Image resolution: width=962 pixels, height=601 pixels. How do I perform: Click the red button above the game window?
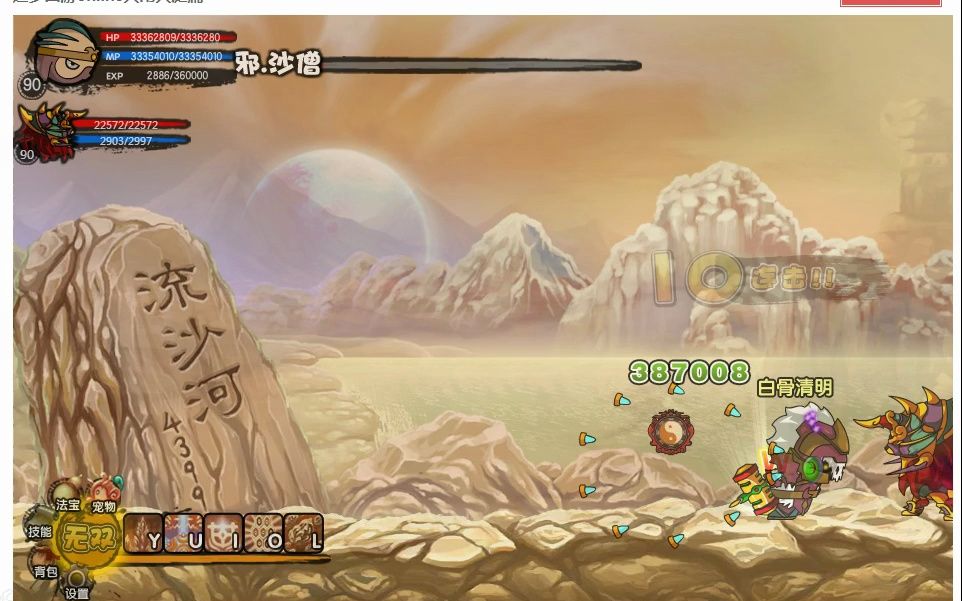pos(890,3)
